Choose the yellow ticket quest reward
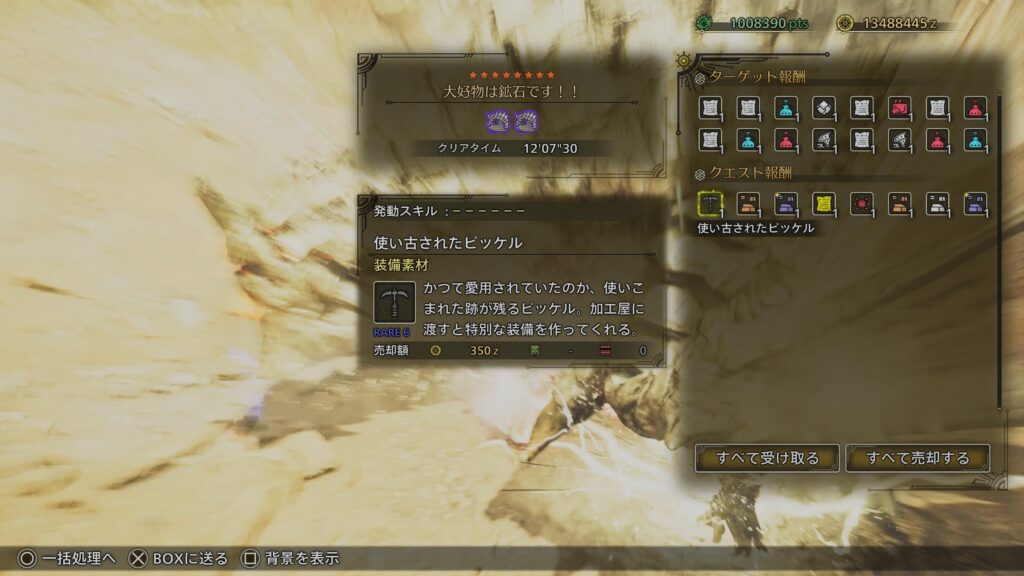The width and height of the screenshot is (1024, 576). [x=824, y=204]
